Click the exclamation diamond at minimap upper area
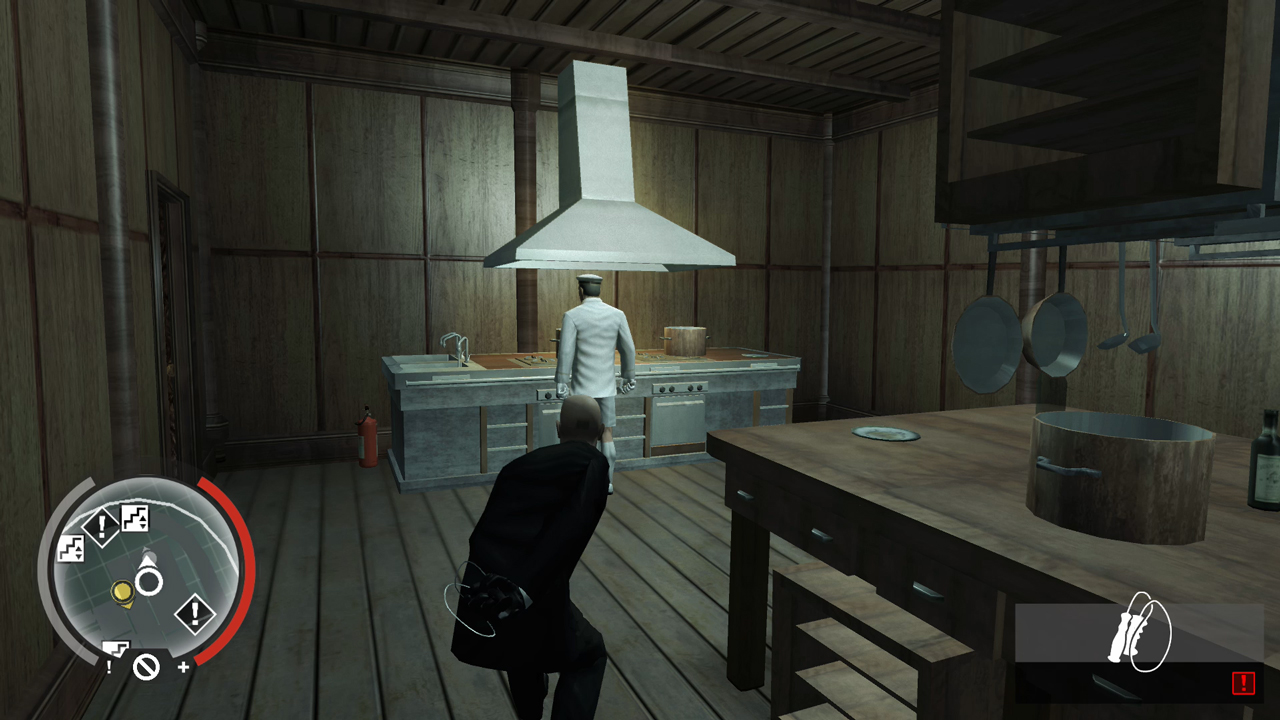Screen dimensions: 1280x720 point(101,524)
